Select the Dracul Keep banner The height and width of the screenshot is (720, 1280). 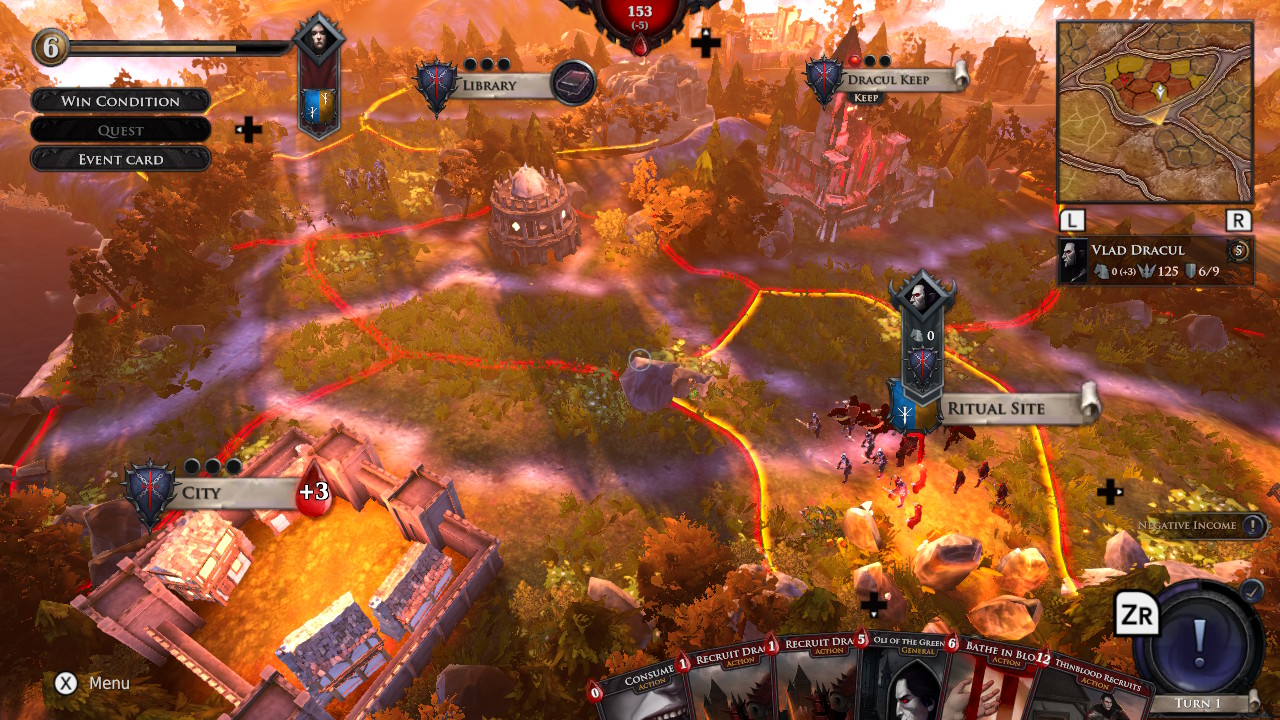(888, 80)
